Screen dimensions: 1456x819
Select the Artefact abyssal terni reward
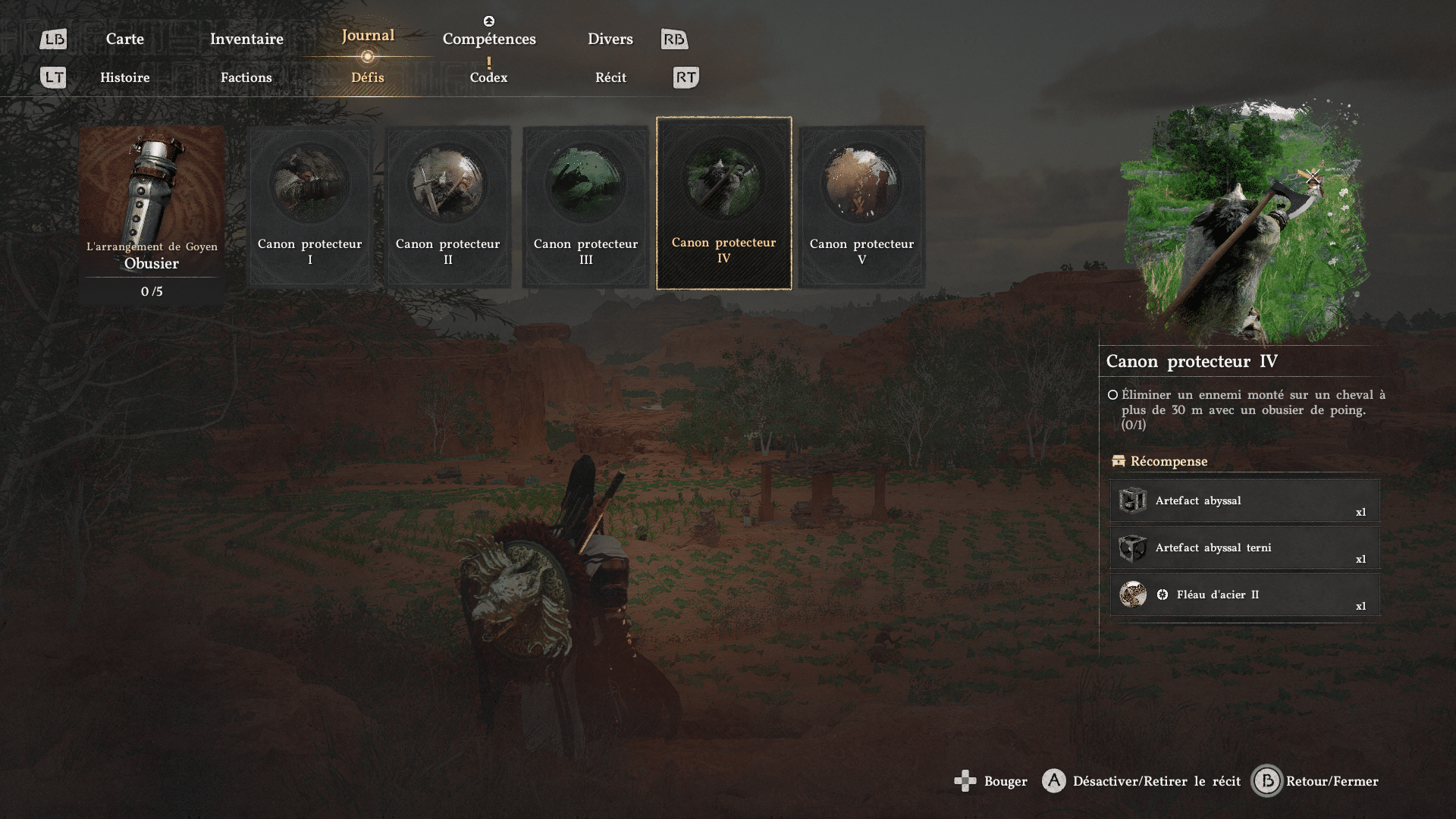pyautogui.click(x=1244, y=548)
